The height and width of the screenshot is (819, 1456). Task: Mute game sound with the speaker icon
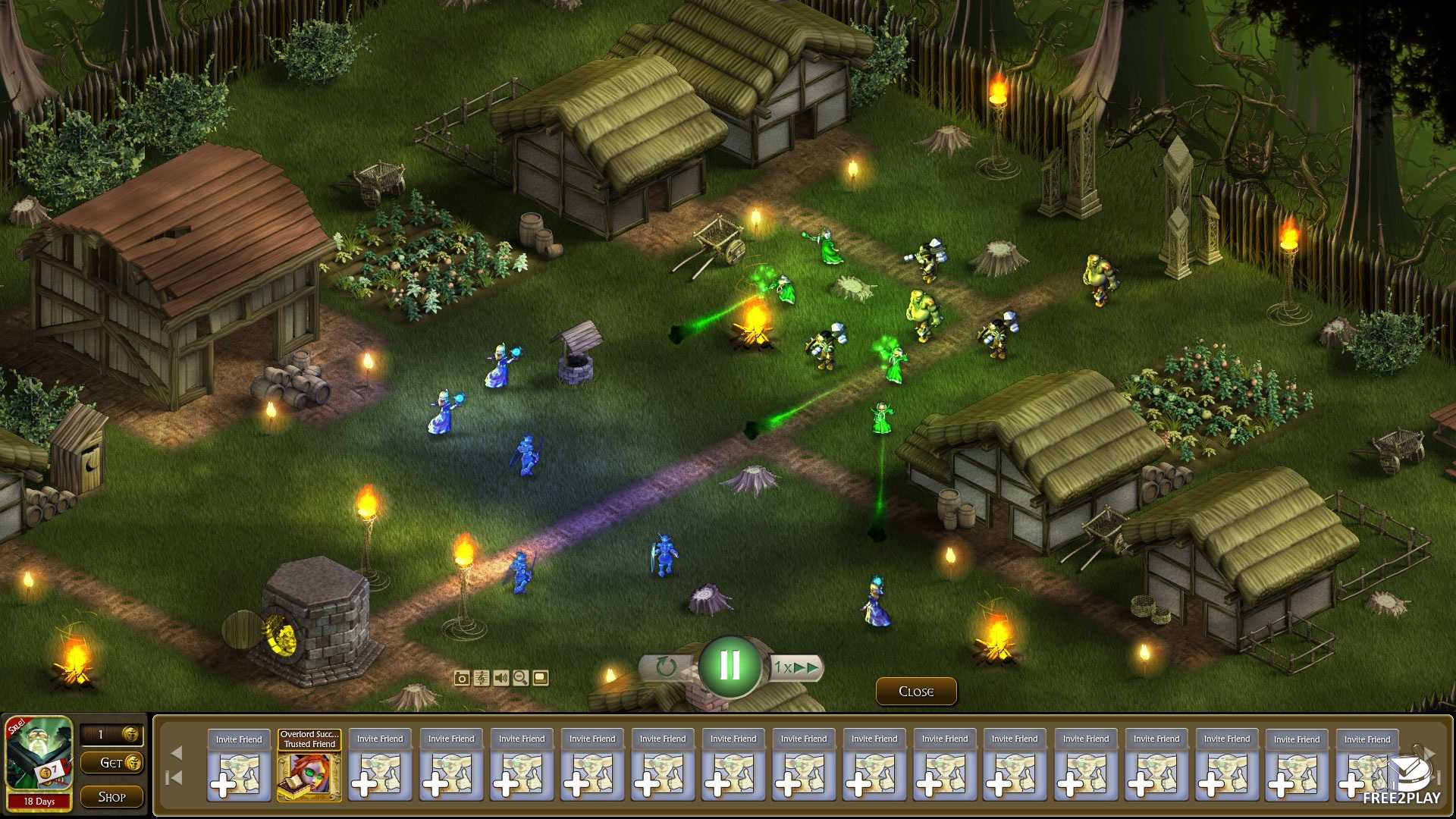(500, 679)
